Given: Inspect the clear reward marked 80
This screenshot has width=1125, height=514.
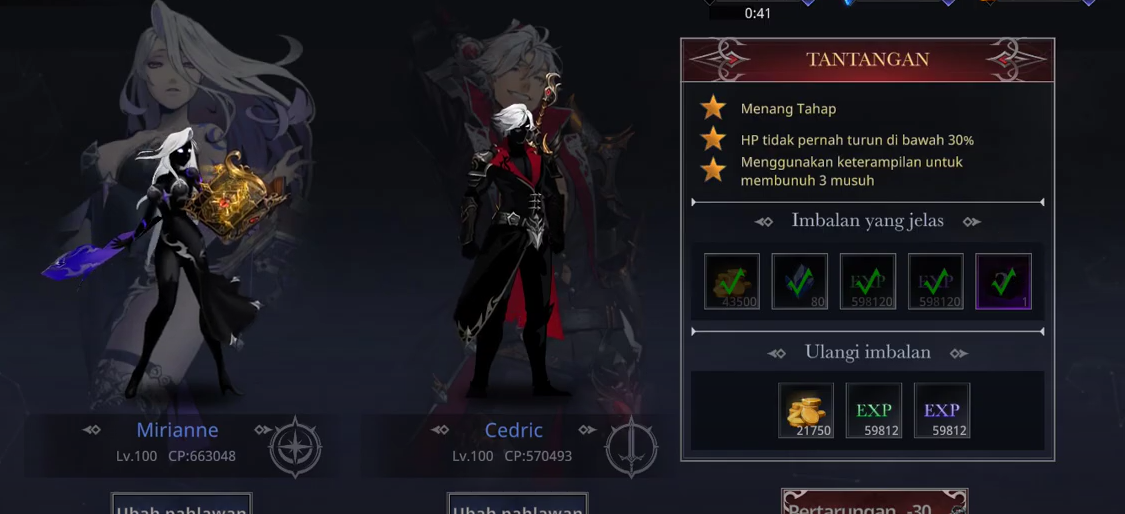Looking at the screenshot, I should click(x=799, y=281).
